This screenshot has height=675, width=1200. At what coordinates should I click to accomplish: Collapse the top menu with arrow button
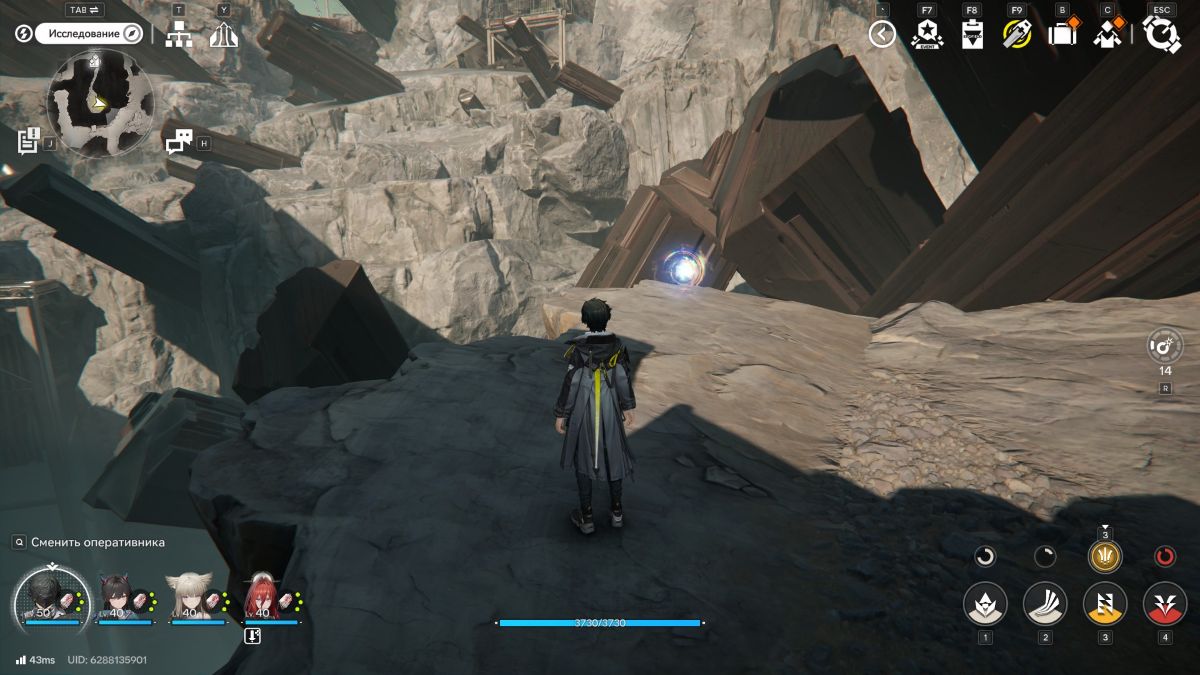click(882, 34)
